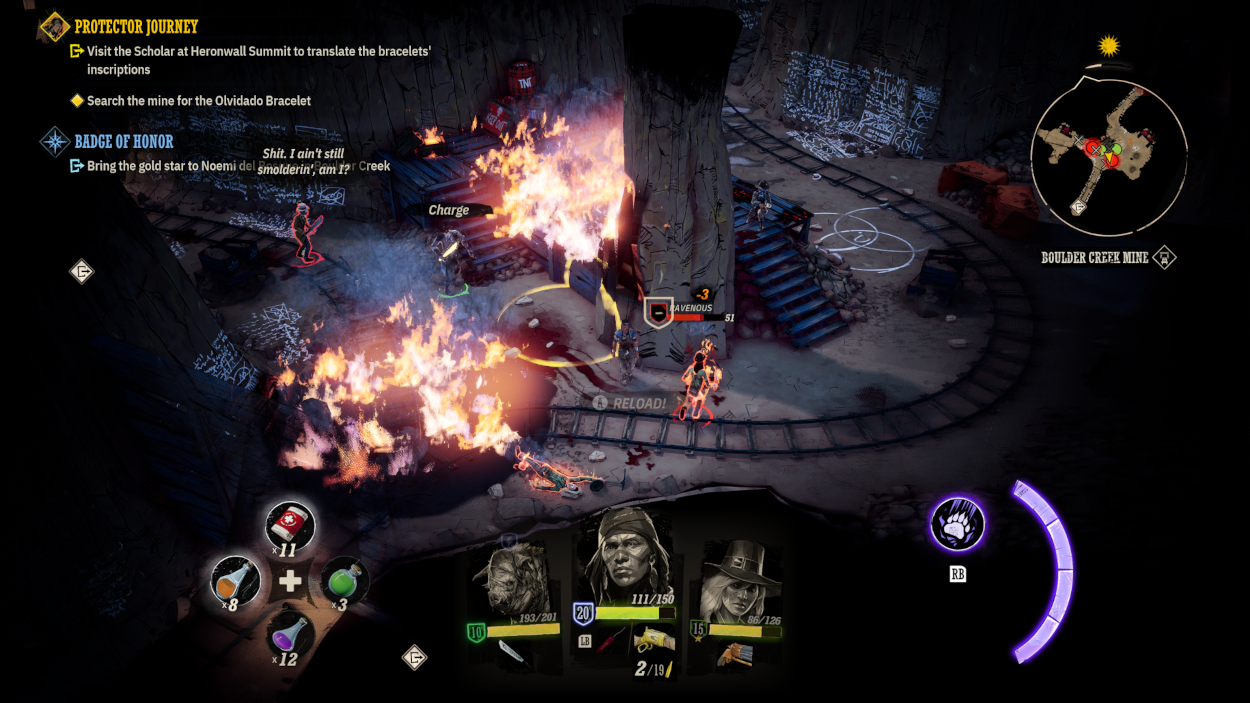Viewport: 1250px width, 703px height.
Task: Click the boar's knife weapon icon
Action: coord(513,654)
